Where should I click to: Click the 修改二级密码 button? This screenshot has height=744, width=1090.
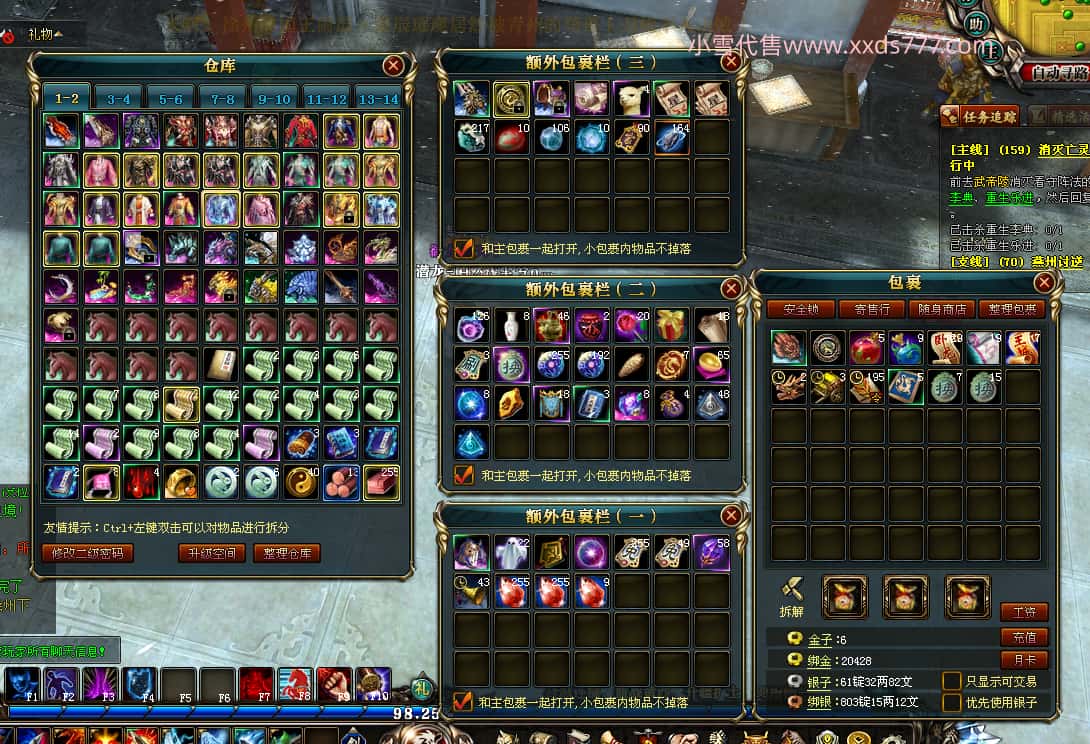click(87, 553)
